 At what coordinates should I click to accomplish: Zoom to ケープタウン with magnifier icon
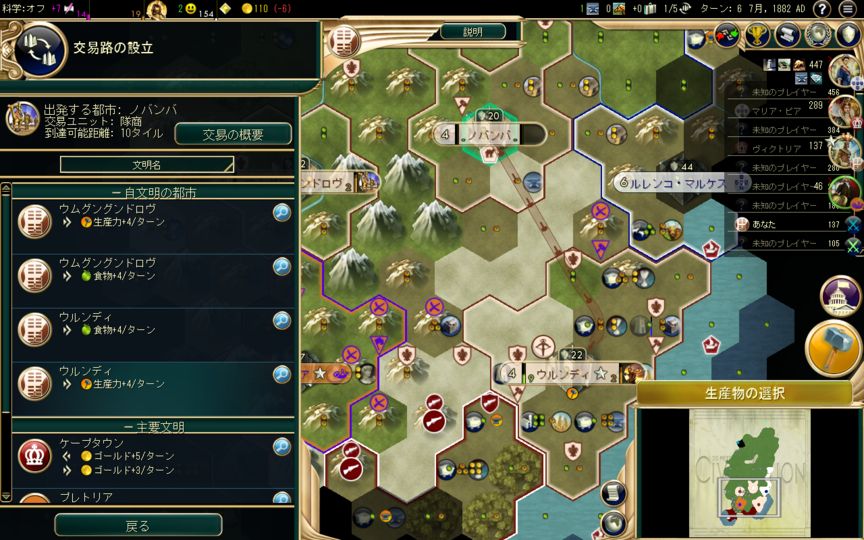pos(282,447)
